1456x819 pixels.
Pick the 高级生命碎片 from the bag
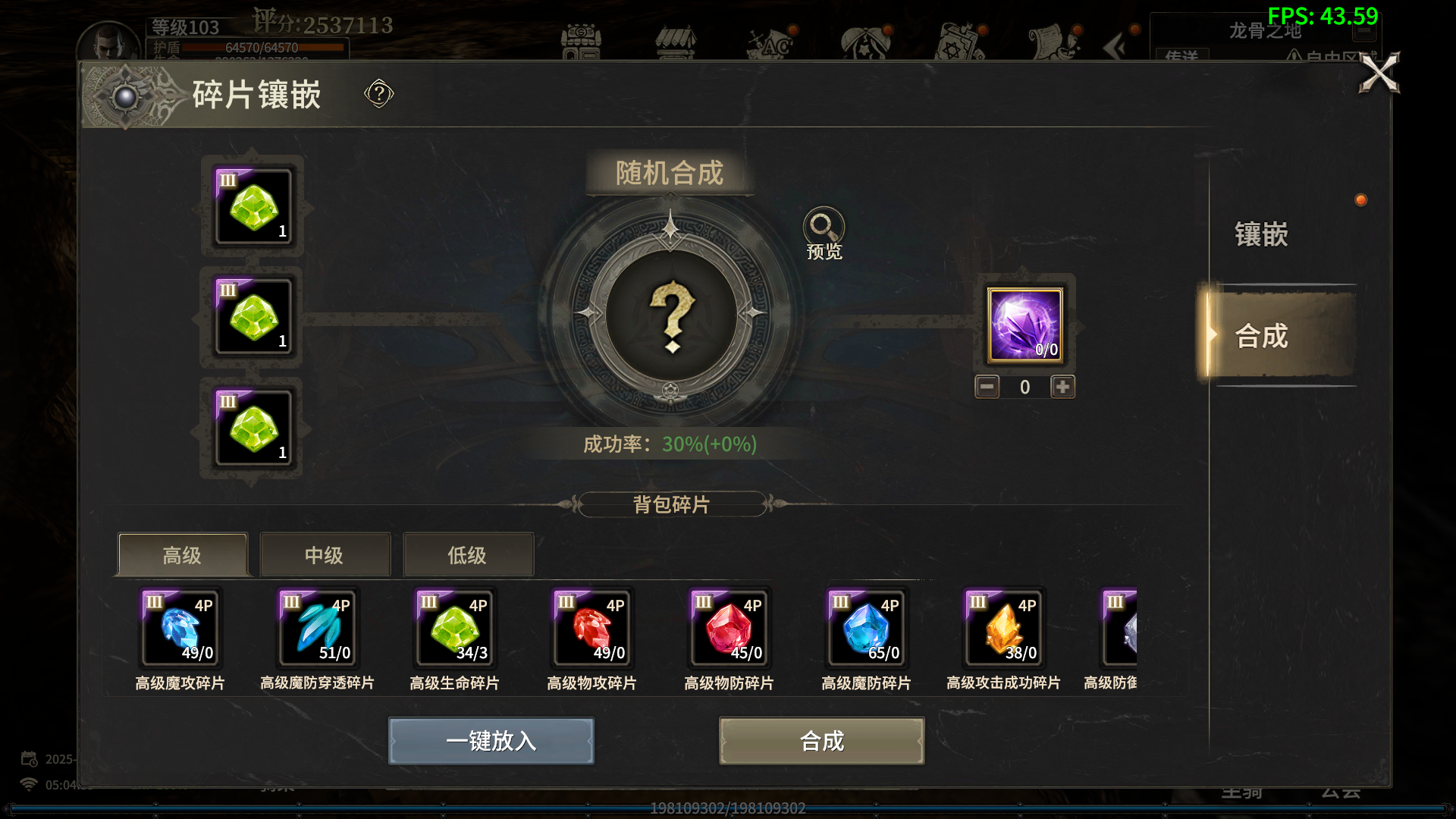455,628
